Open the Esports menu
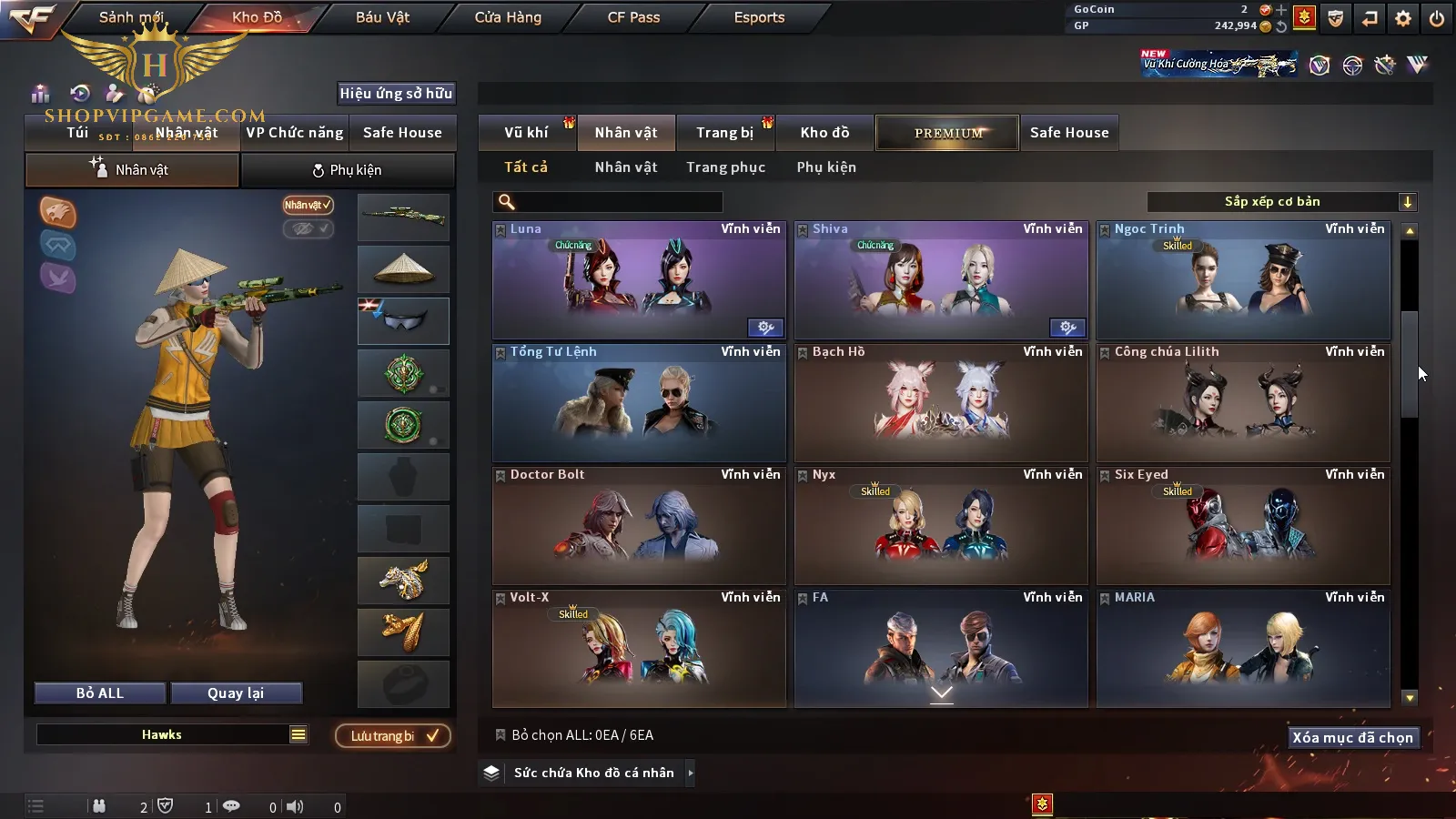This screenshot has width=1456, height=819. [x=759, y=17]
